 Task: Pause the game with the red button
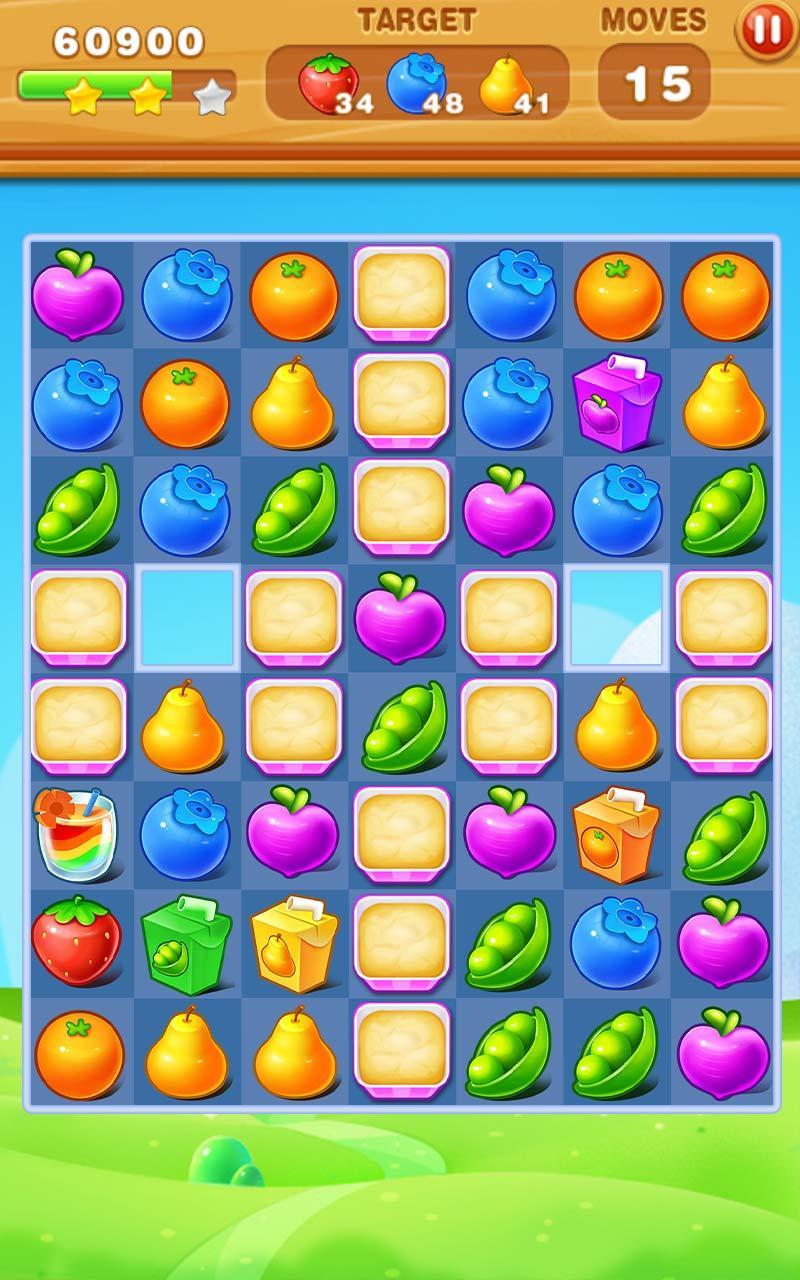click(x=767, y=31)
